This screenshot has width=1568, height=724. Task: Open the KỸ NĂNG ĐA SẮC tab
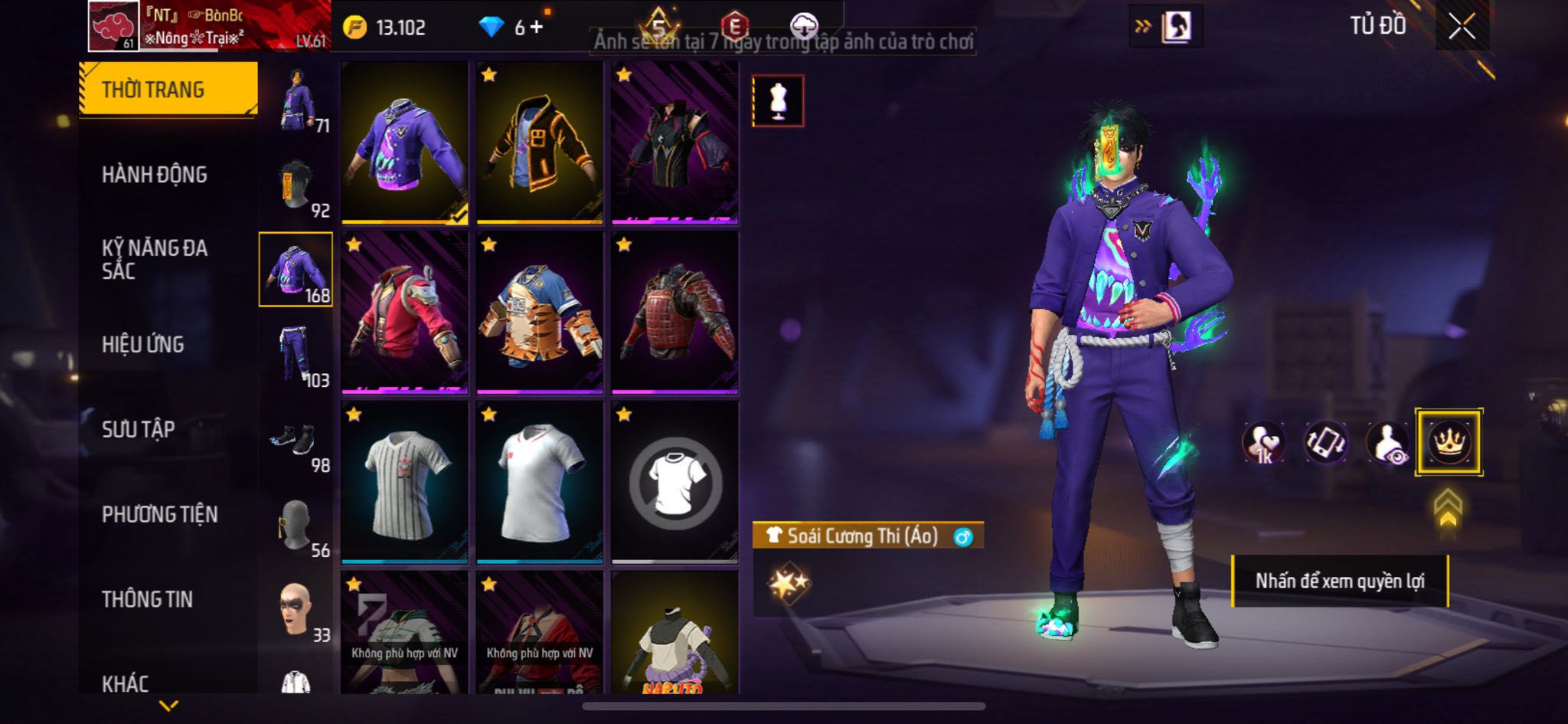(155, 259)
